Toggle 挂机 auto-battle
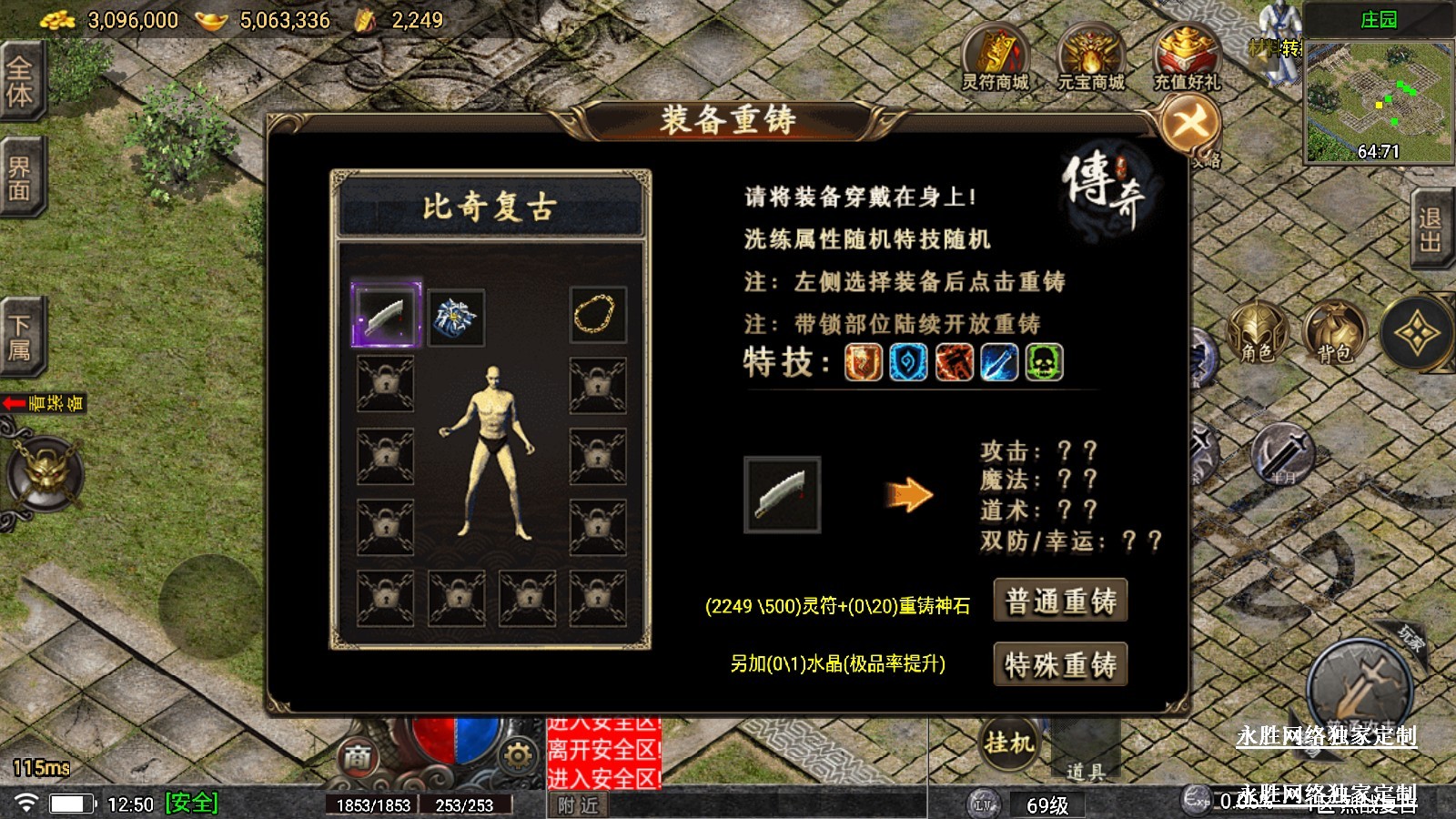Viewport: 1456px width, 819px height. coord(1009,744)
